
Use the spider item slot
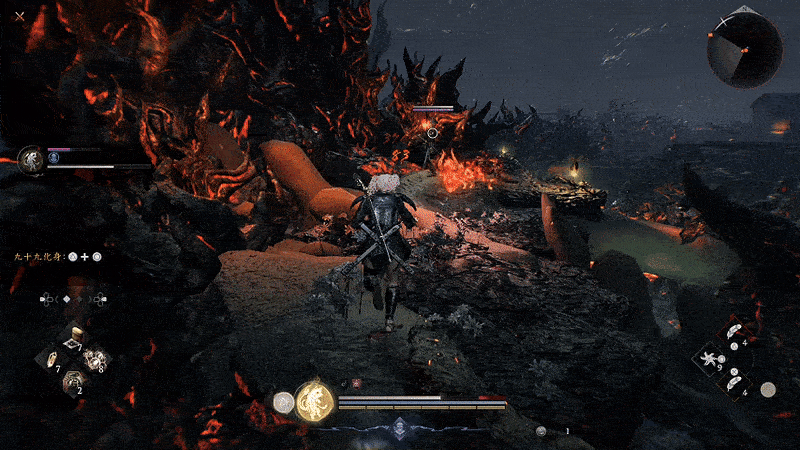click(75, 381)
